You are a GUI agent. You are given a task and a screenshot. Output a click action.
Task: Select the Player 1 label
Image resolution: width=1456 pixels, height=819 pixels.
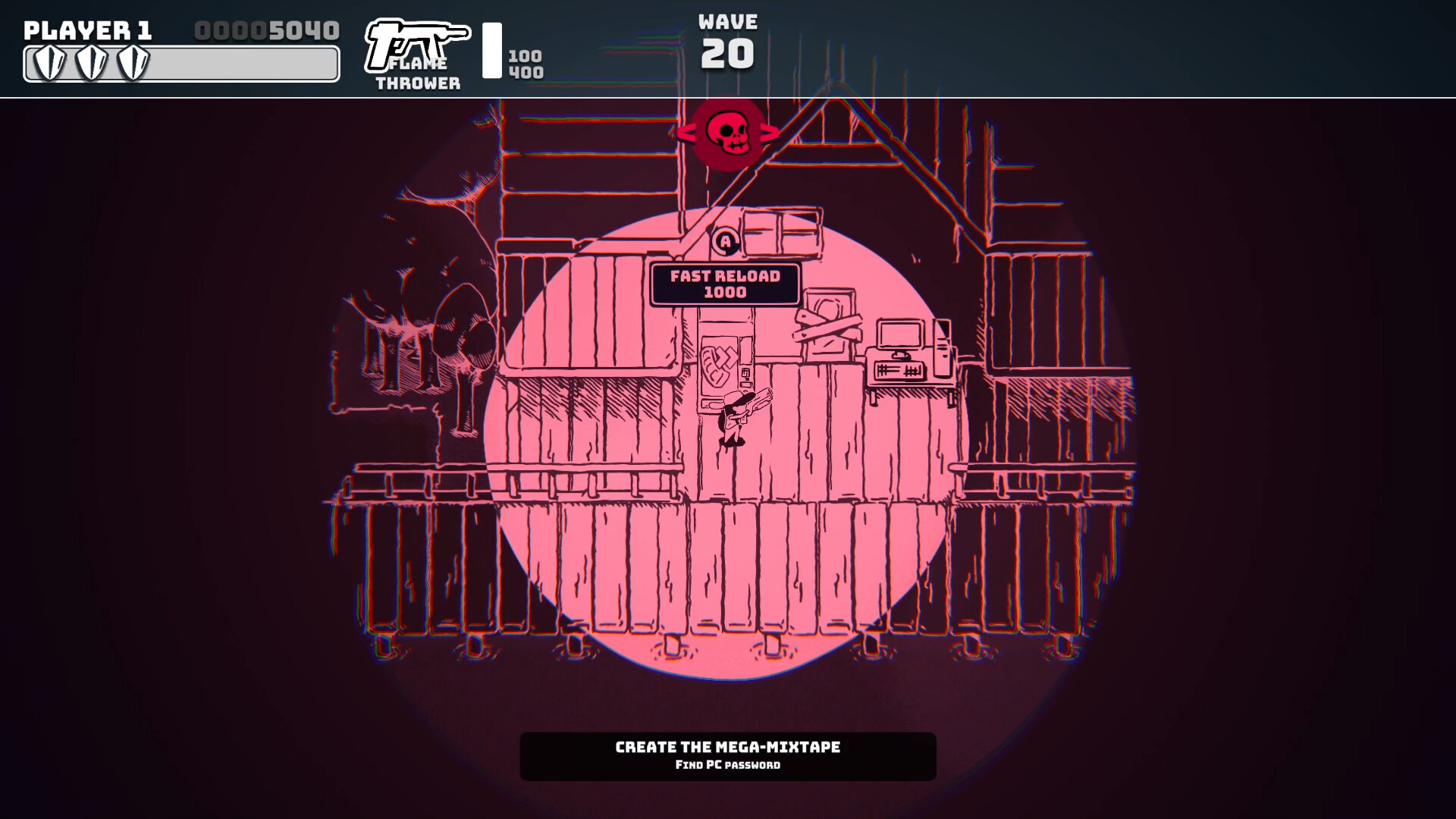(x=87, y=31)
